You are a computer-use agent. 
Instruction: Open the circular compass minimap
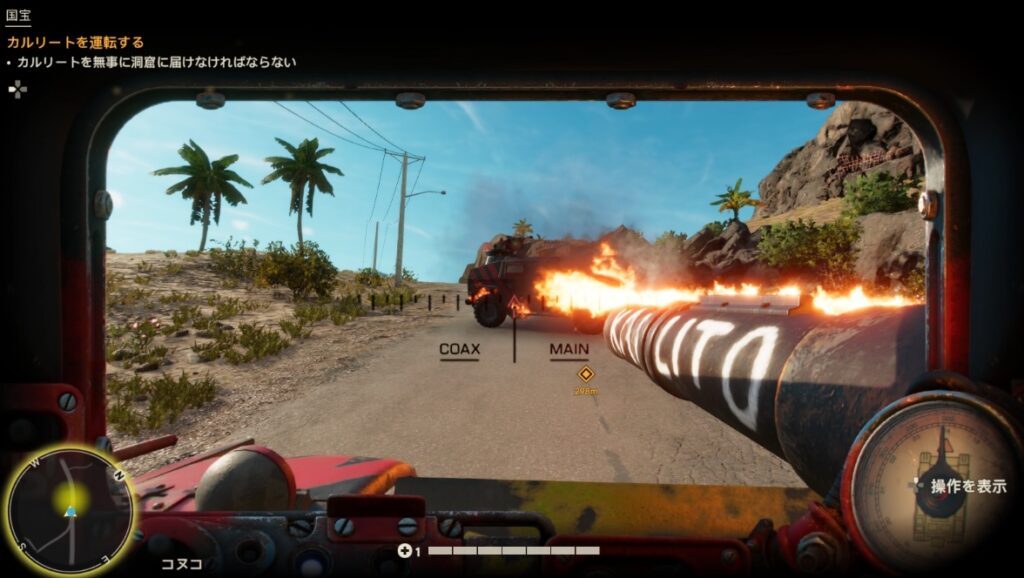pyautogui.click(x=69, y=510)
